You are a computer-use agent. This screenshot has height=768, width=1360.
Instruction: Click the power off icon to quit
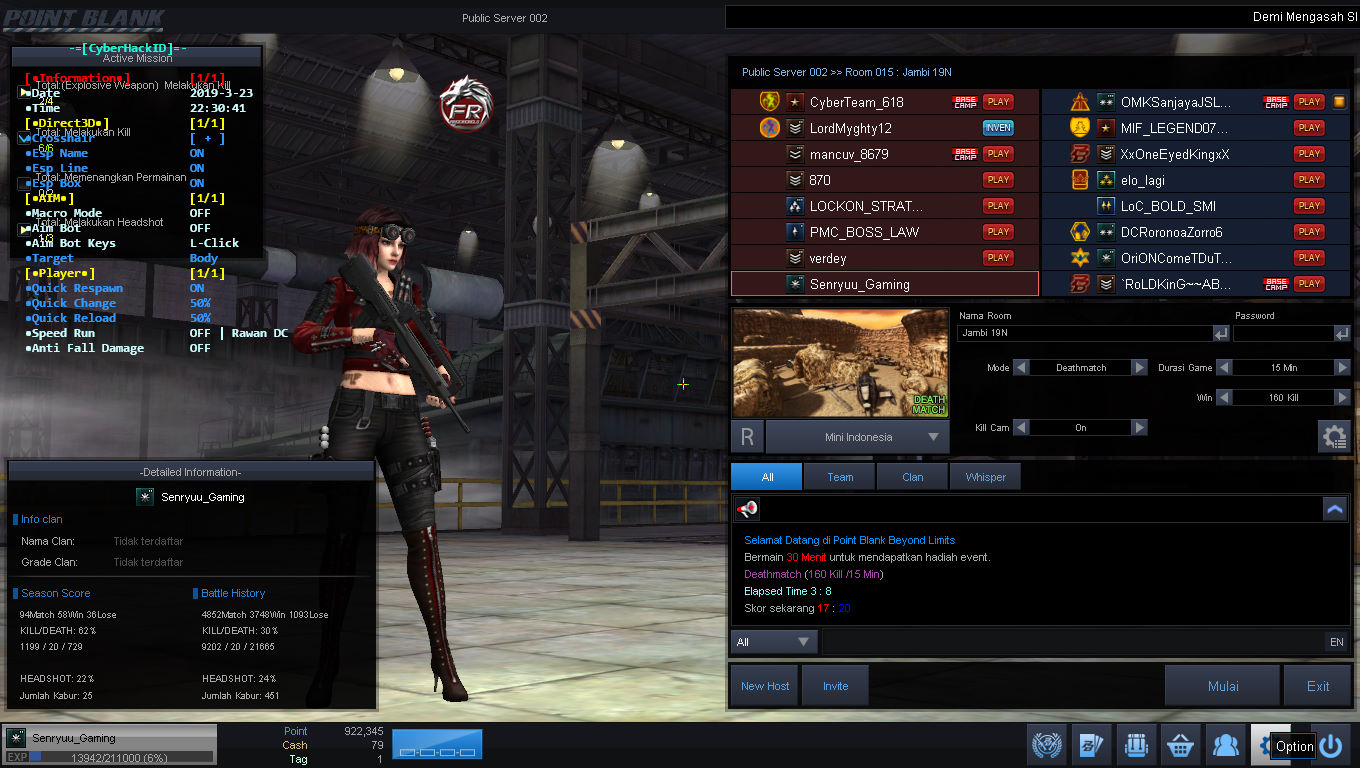tap(1331, 744)
